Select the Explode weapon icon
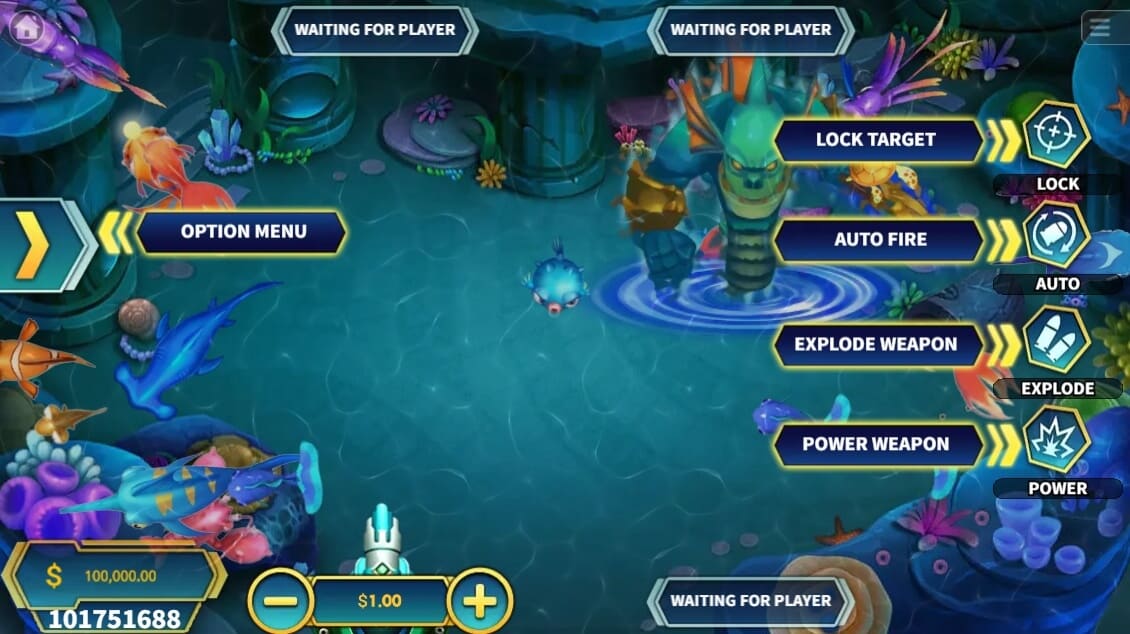The width and height of the screenshot is (1130, 634). point(1057,340)
